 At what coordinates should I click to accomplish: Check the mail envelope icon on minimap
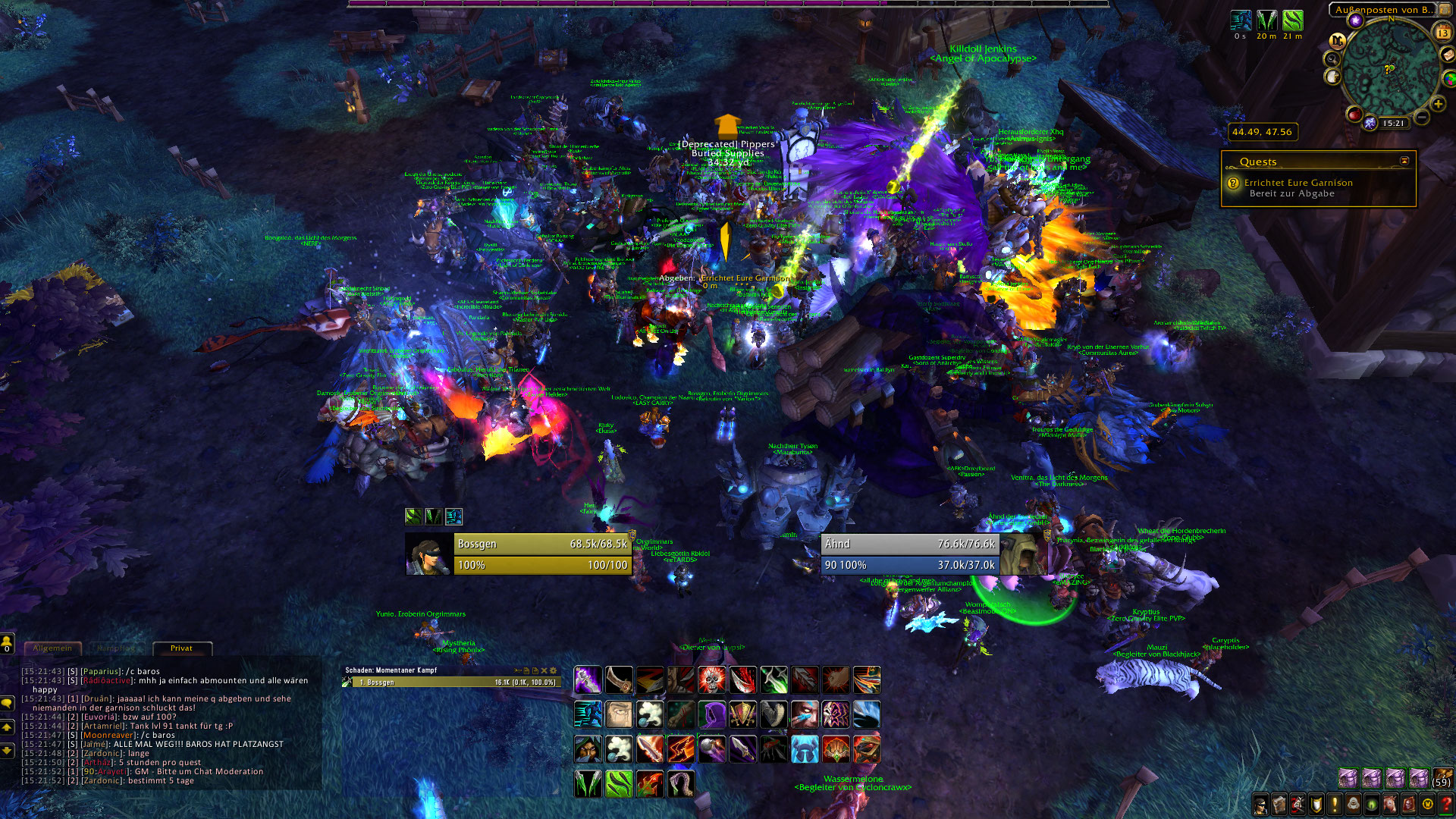1448,55
